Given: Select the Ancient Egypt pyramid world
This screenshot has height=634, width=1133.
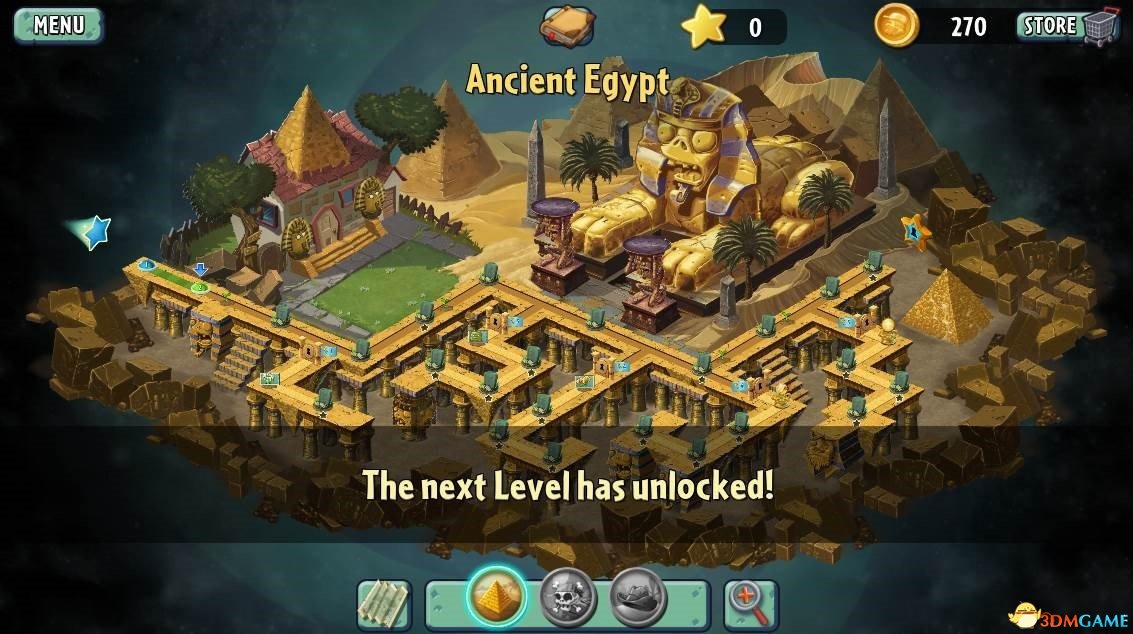Looking at the screenshot, I should coord(497,597).
